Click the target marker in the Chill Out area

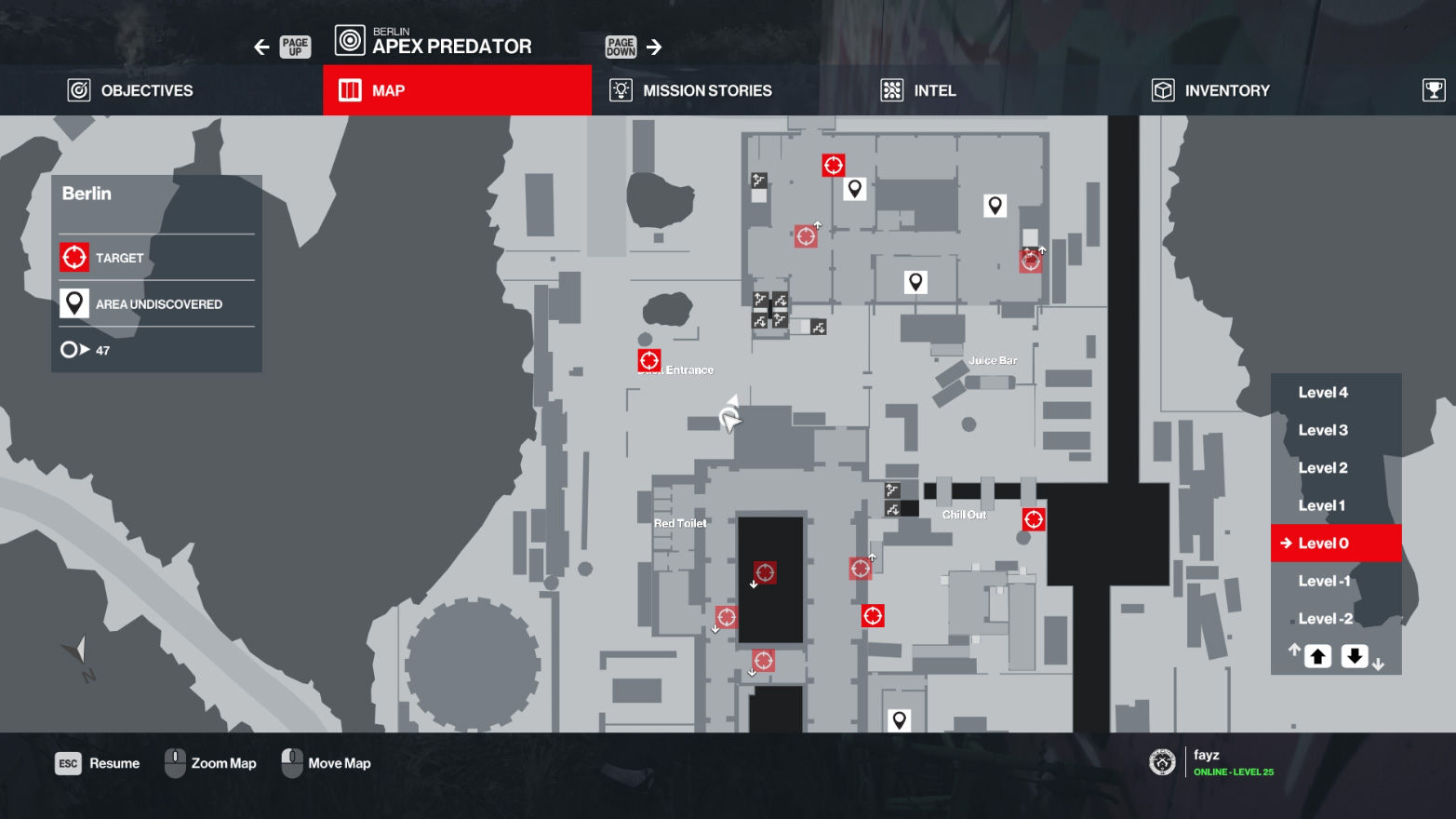coord(1035,519)
